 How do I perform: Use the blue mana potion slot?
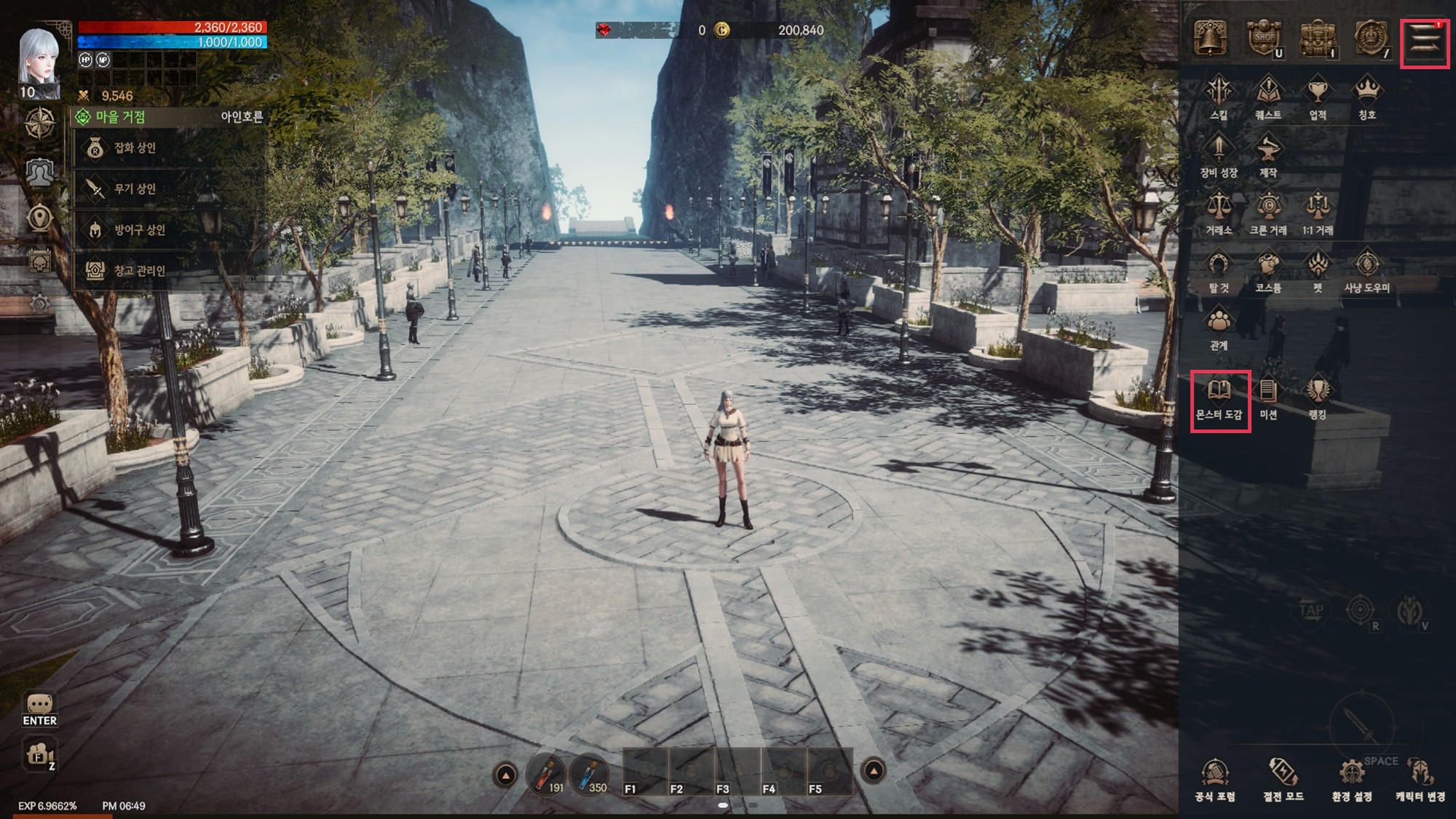pyautogui.click(x=590, y=775)
